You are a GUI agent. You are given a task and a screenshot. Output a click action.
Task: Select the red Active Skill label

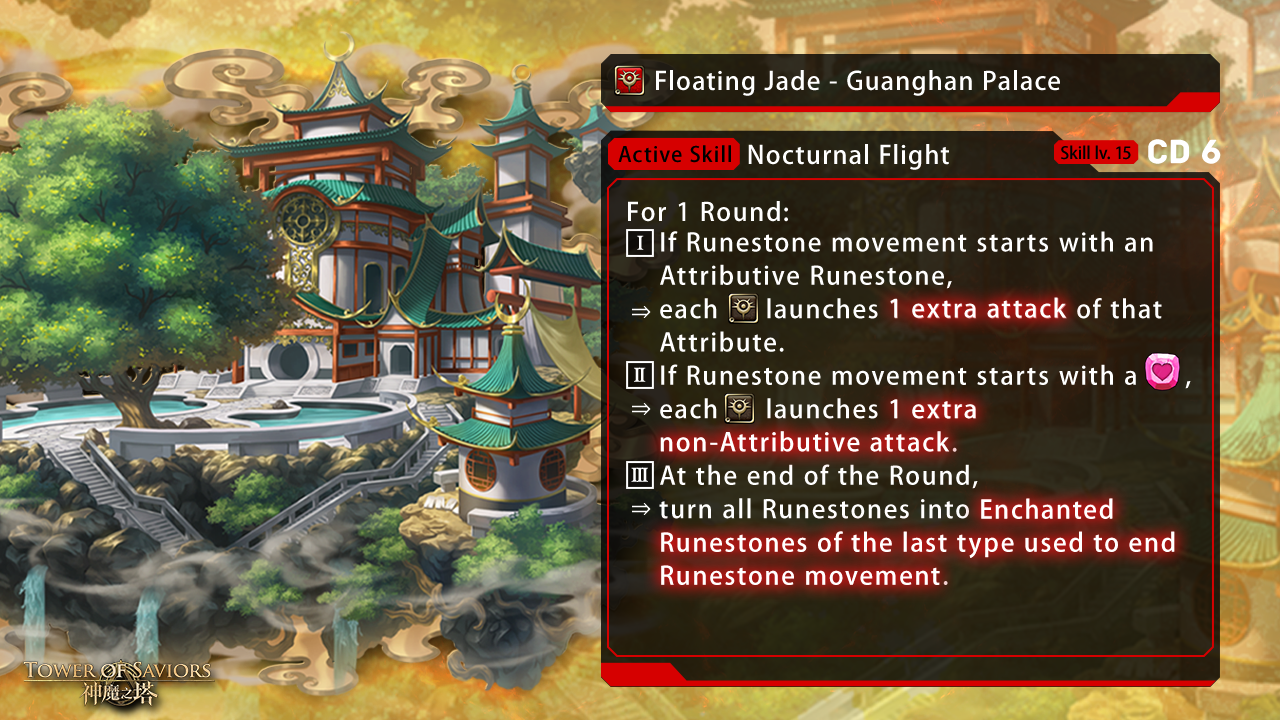pos(674,155)
